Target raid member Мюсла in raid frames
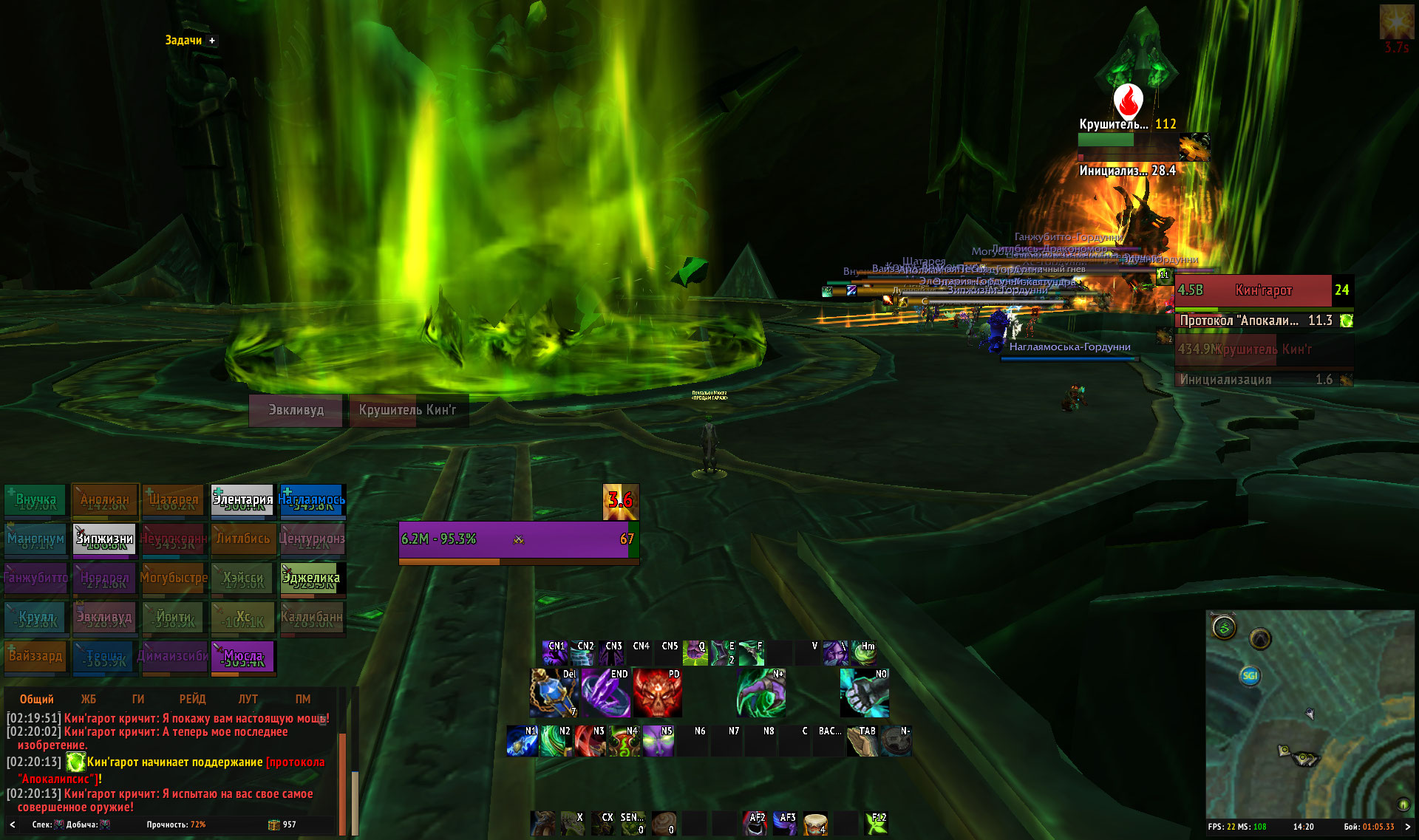The height and width of the screenshot is (840, 1419). click(243, 657)
